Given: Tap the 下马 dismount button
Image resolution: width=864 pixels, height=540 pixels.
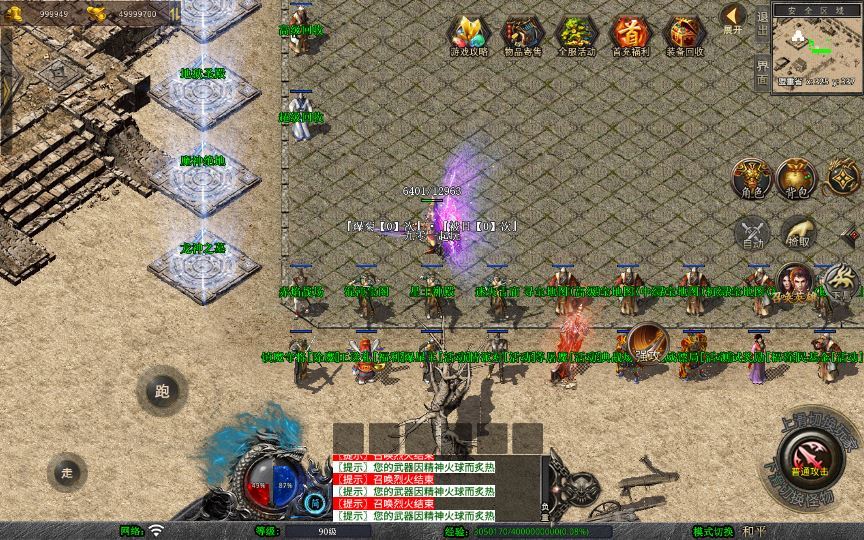Looking at the screenshot, I should 842,283.
